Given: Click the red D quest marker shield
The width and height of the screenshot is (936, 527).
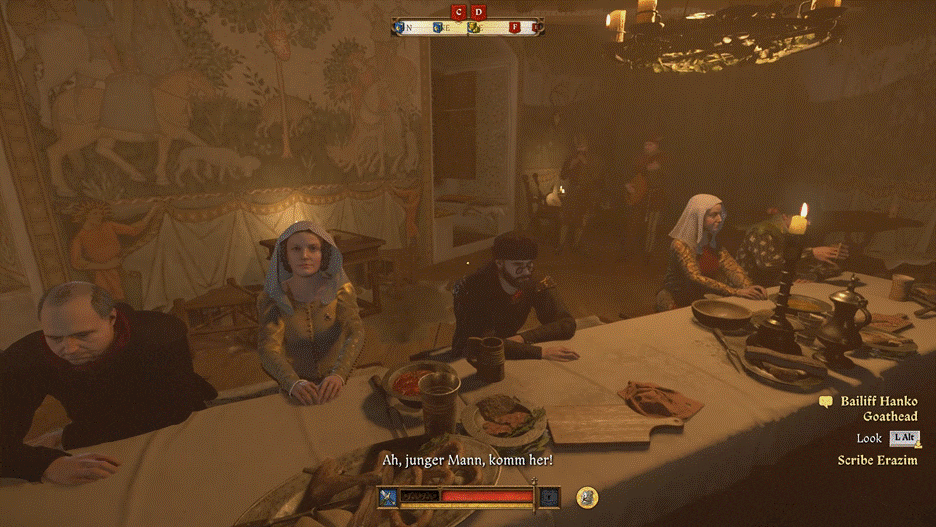Looking at the screenshot, I should pyautogui.click(x=479, y=12).
